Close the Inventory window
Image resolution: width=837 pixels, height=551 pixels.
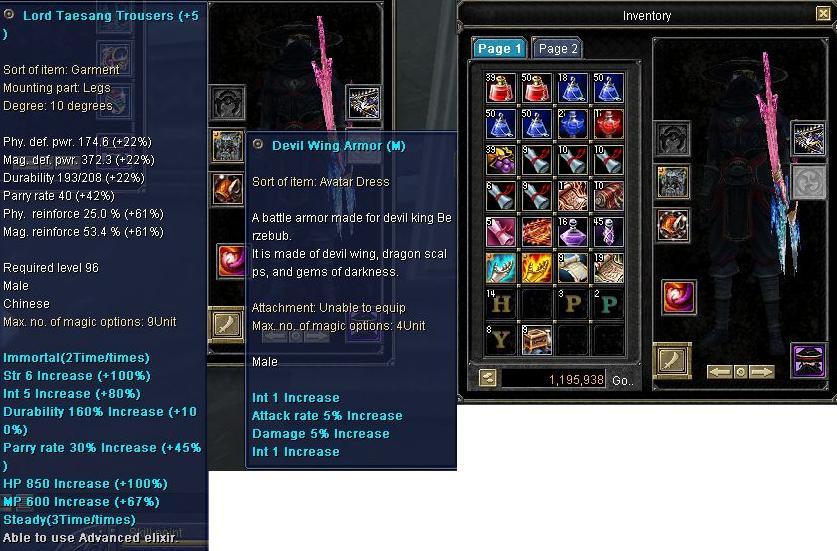pyautogui.click(x=823, y=13)
